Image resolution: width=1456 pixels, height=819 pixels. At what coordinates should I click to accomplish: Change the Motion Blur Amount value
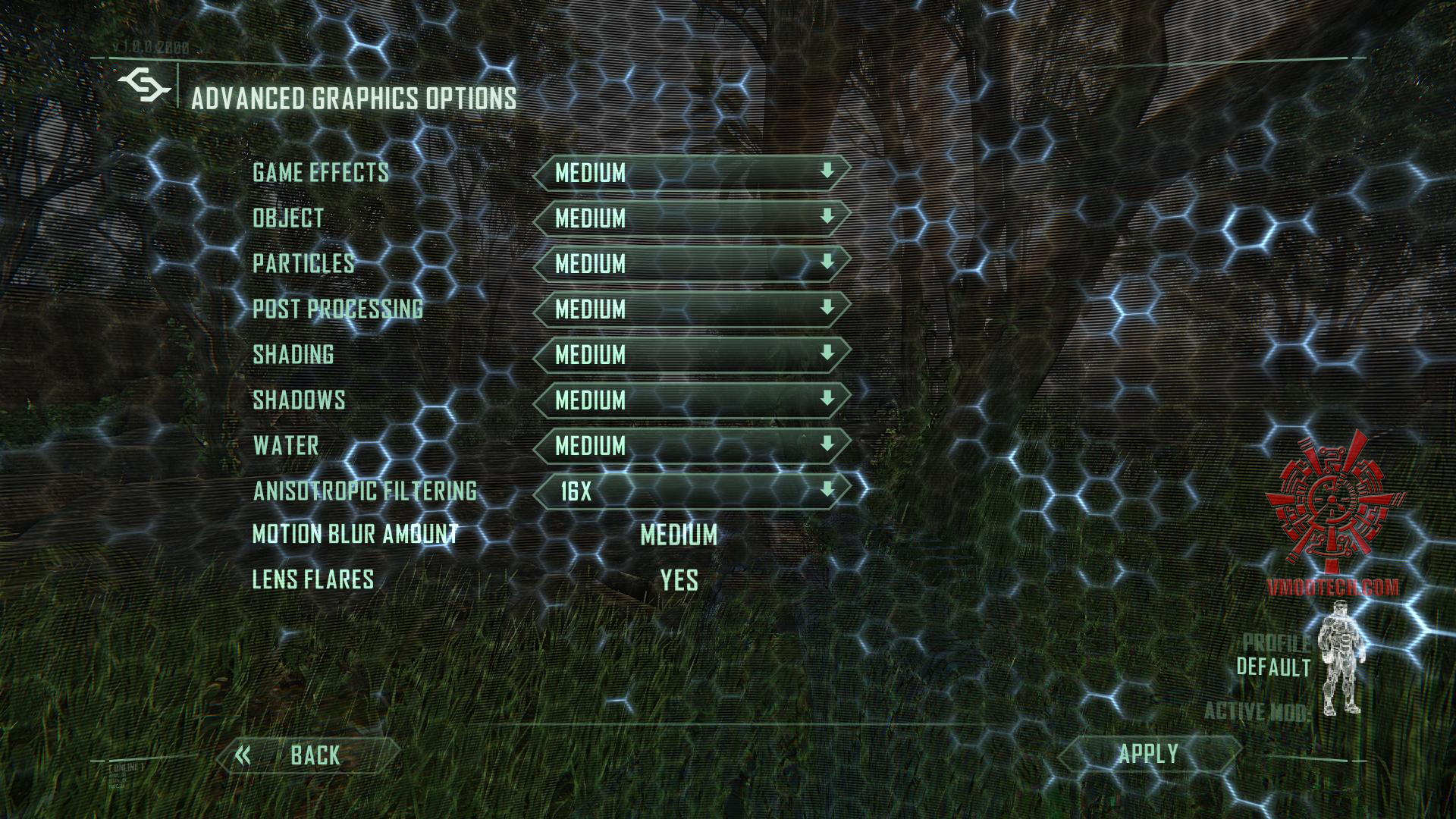[679, 535]
